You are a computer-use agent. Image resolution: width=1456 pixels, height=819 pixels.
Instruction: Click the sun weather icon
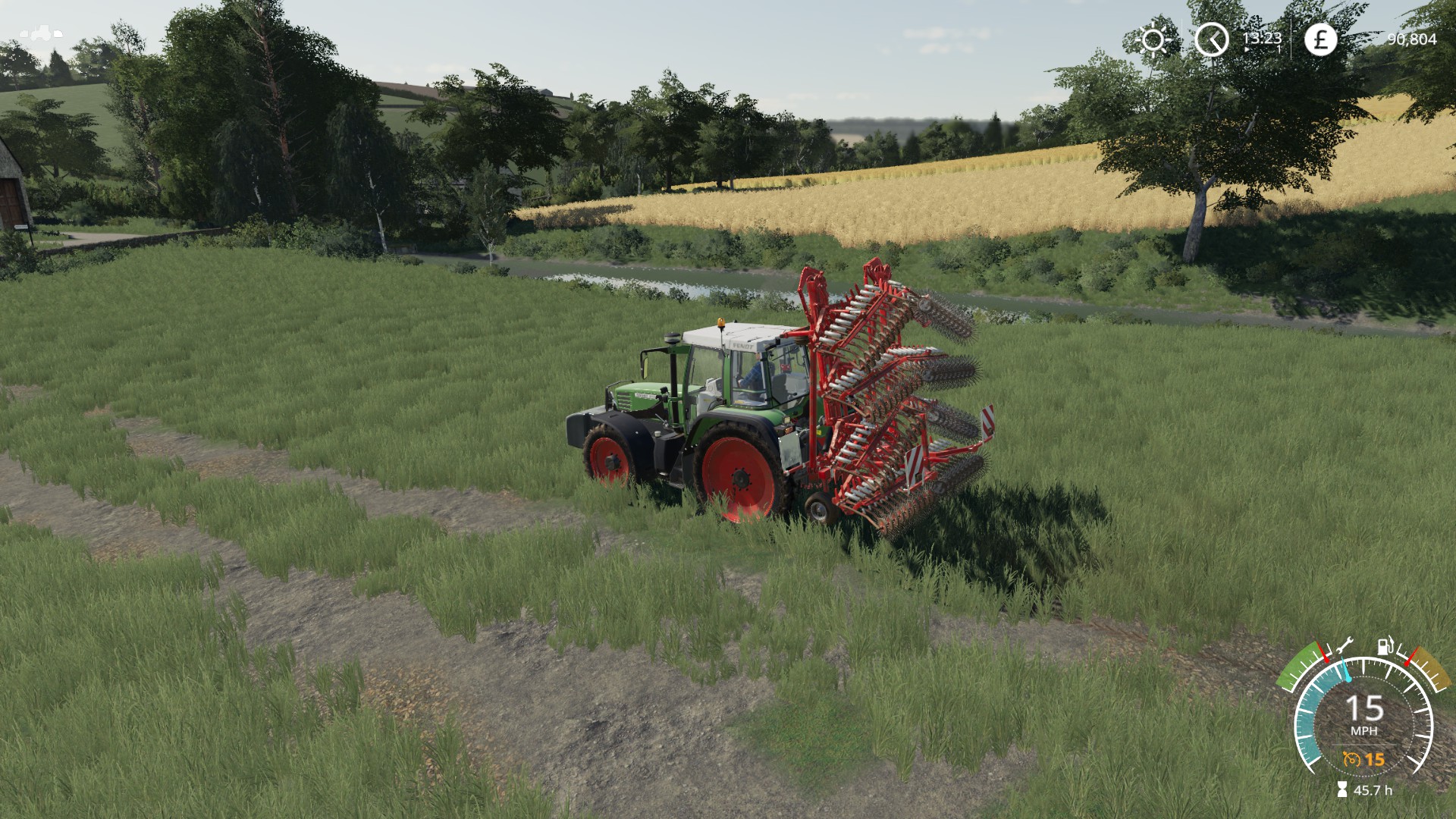tap(1153, 39)
